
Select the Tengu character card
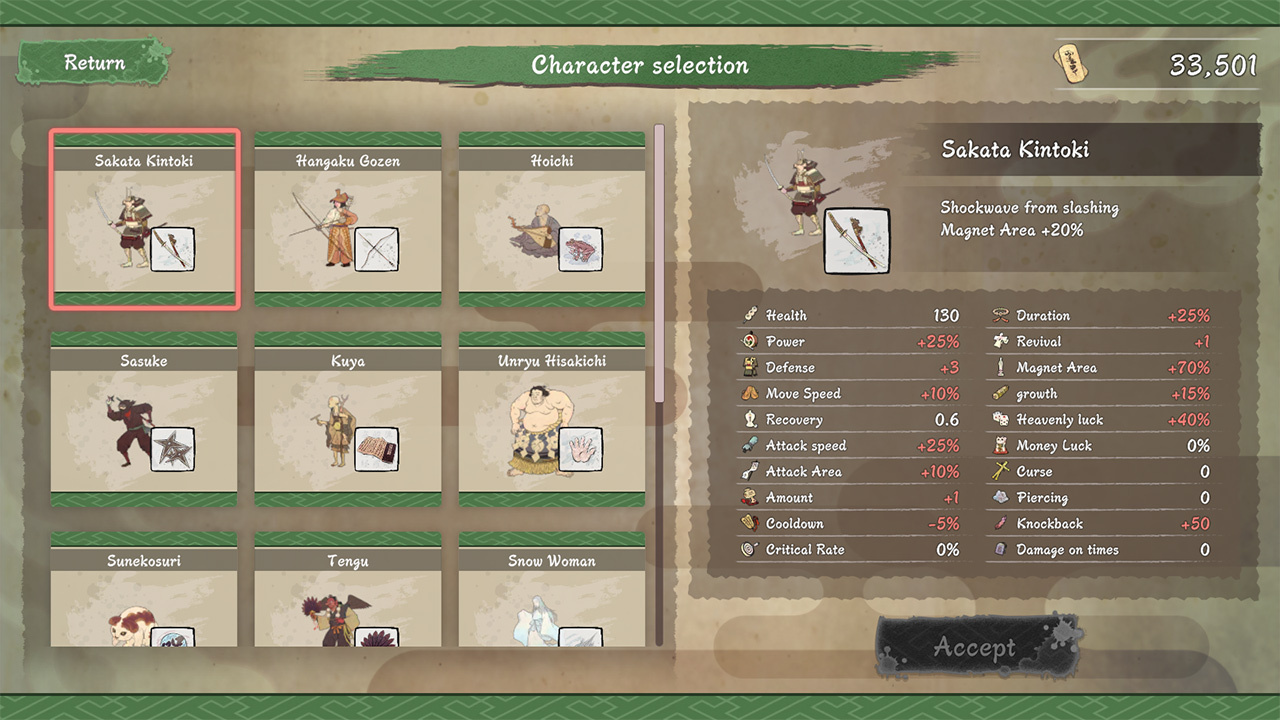click(x=347, y=600)
